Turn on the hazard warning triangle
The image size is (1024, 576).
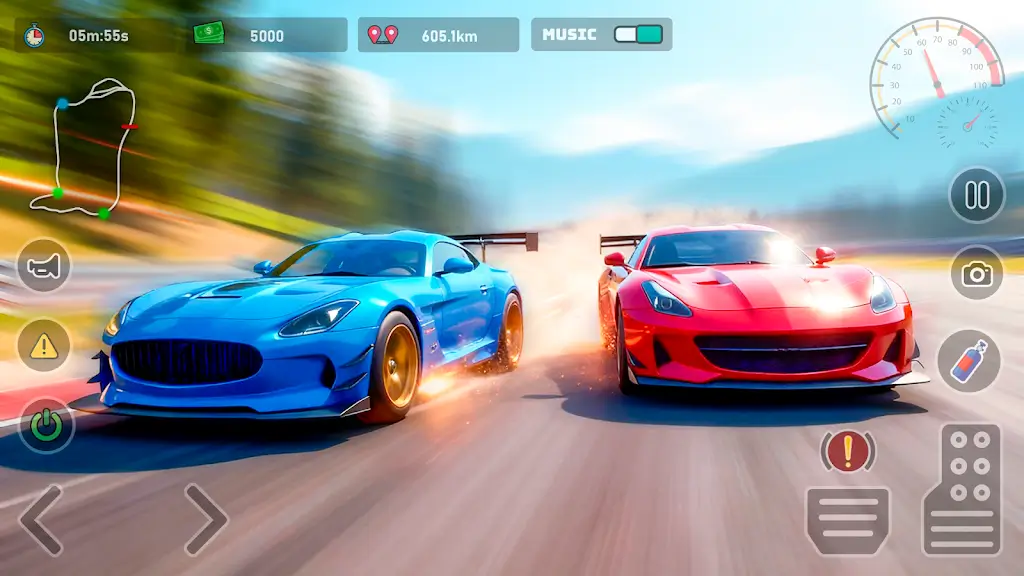(44, 346)
